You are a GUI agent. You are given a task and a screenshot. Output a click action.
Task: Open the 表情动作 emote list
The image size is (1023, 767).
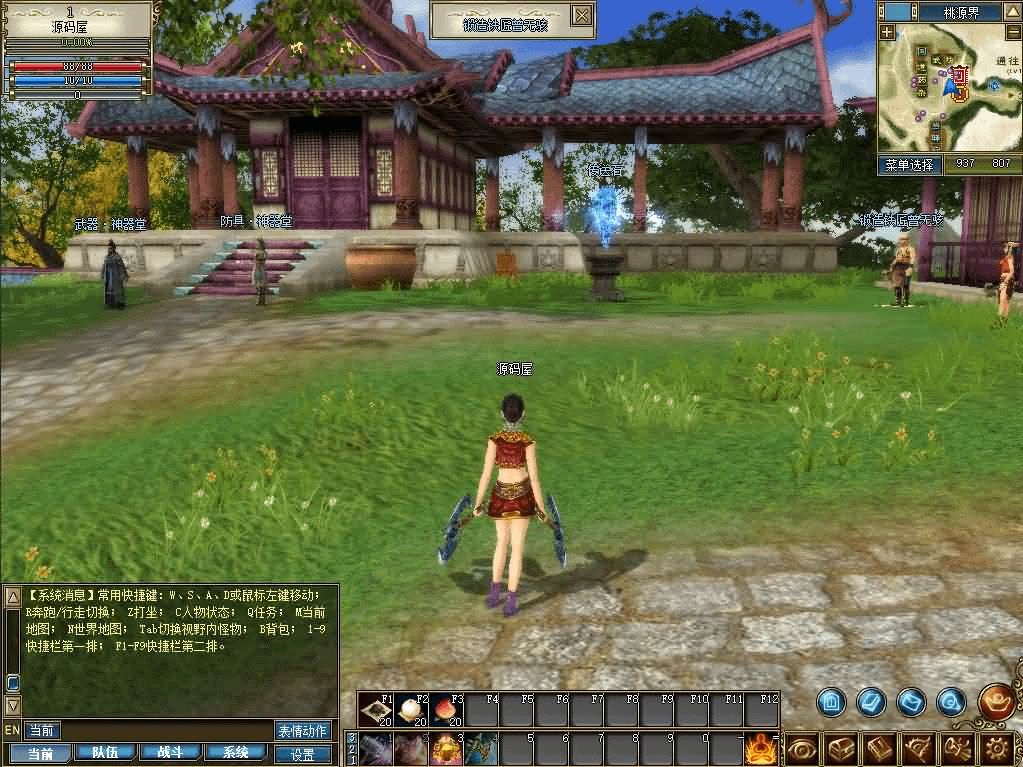pyautogui.click(x=302, y=731)
